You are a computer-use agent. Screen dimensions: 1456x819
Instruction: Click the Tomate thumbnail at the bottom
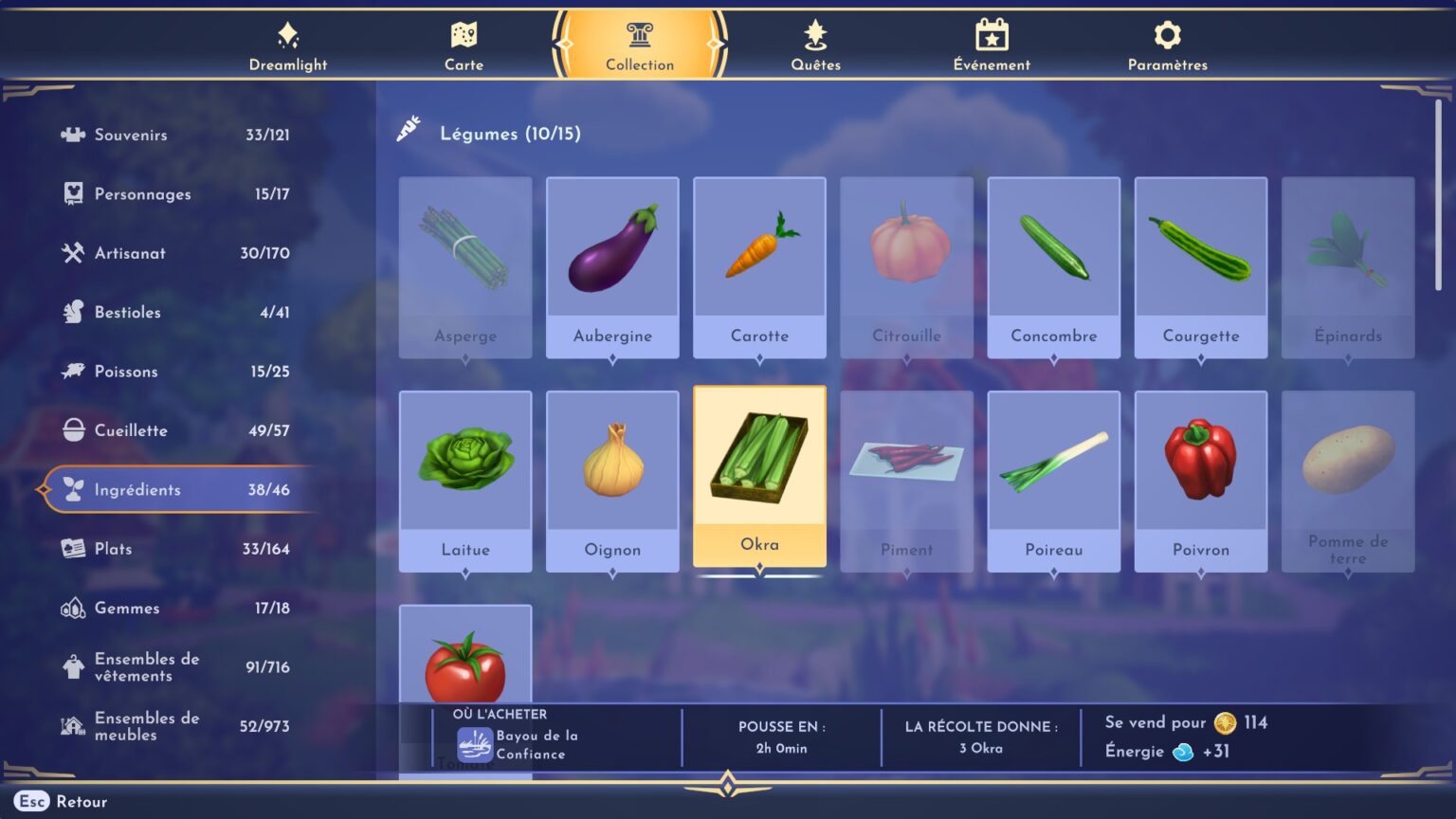(465, 664)
